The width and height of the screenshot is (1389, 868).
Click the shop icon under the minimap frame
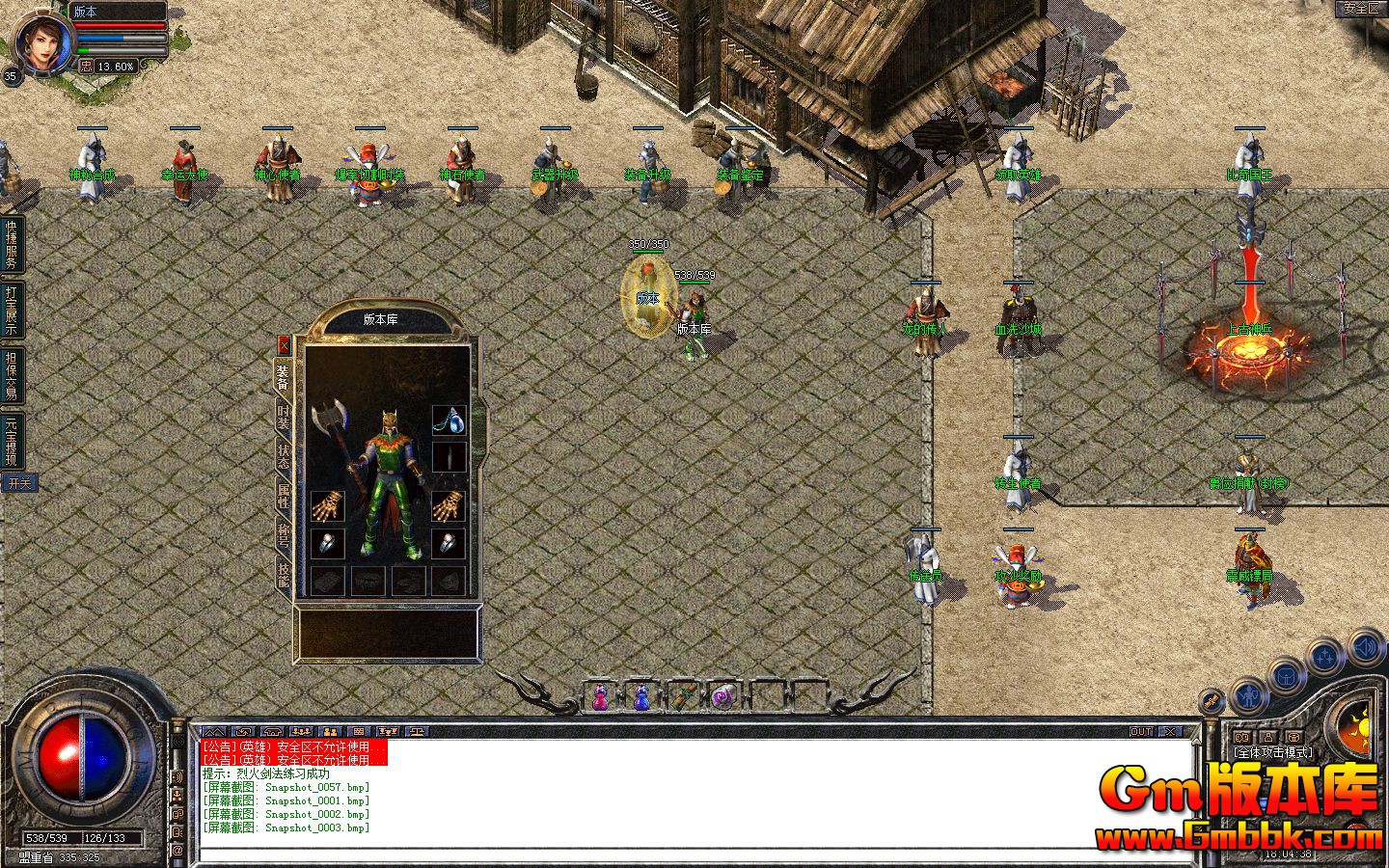1292,737
